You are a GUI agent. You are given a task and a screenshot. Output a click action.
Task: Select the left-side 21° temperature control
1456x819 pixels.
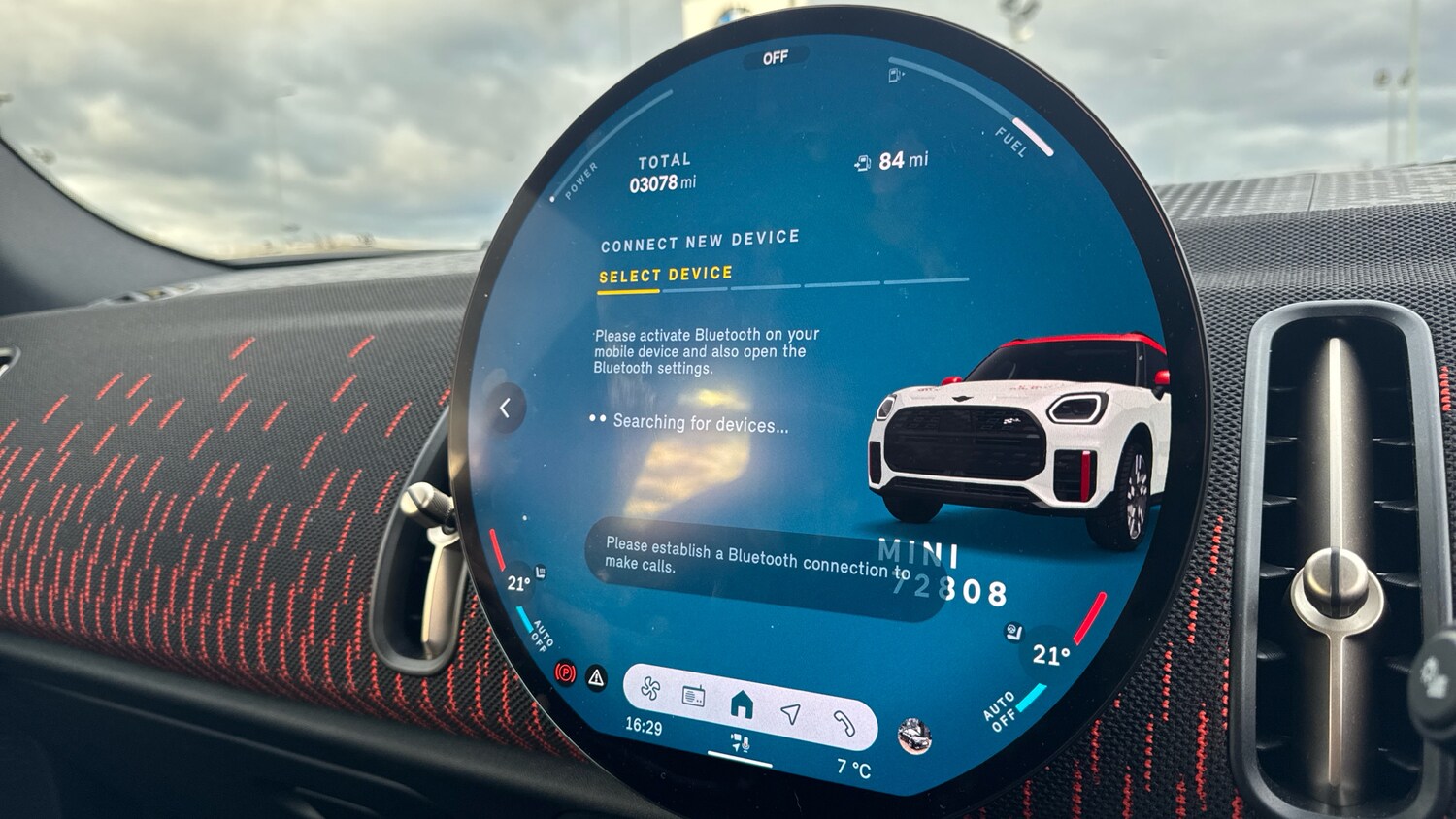point(518,583)
